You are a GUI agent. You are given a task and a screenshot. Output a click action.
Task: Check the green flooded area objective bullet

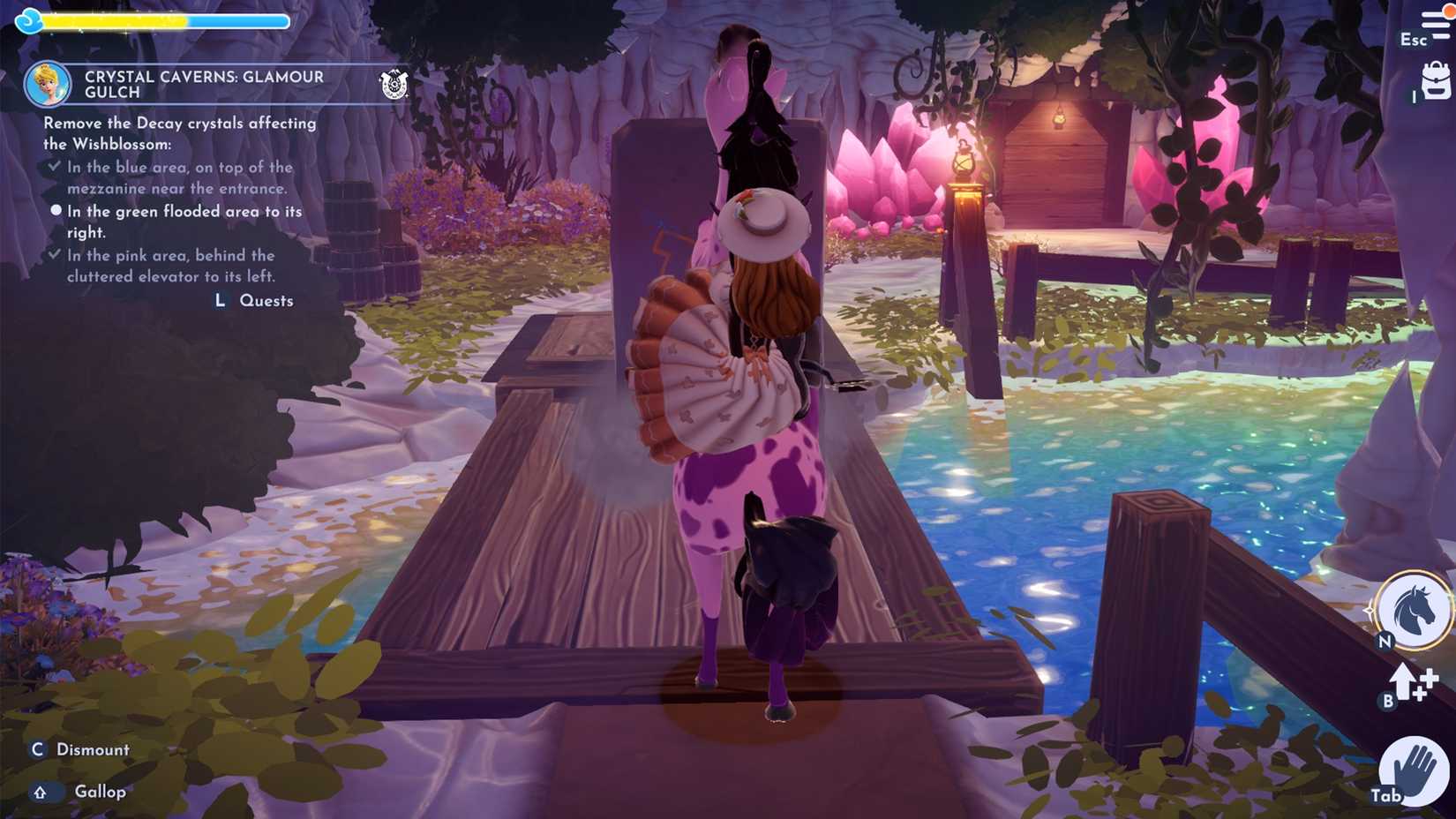pyautogui.click(x=56, y=210)
